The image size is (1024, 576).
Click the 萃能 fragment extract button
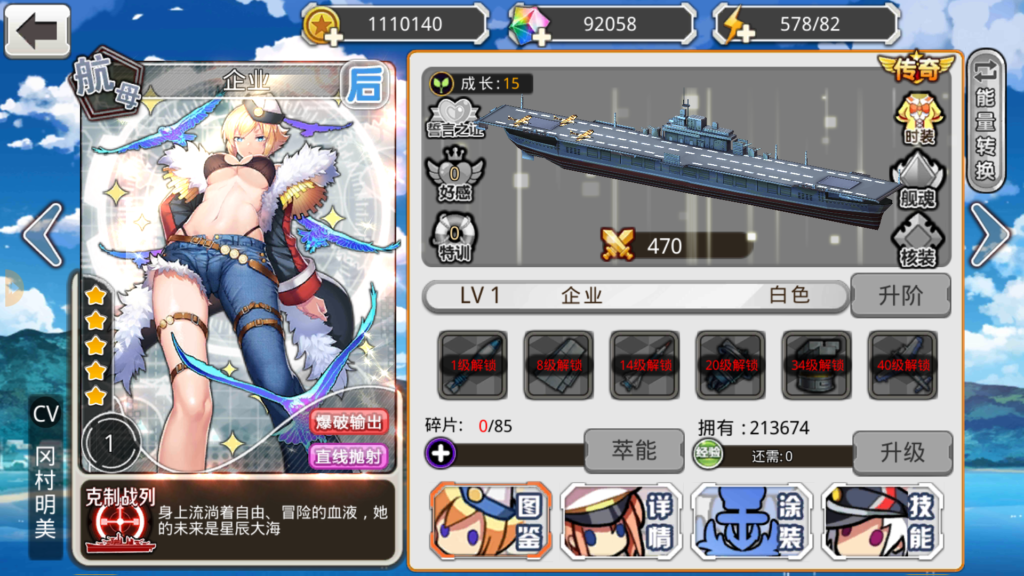point(634,451)
